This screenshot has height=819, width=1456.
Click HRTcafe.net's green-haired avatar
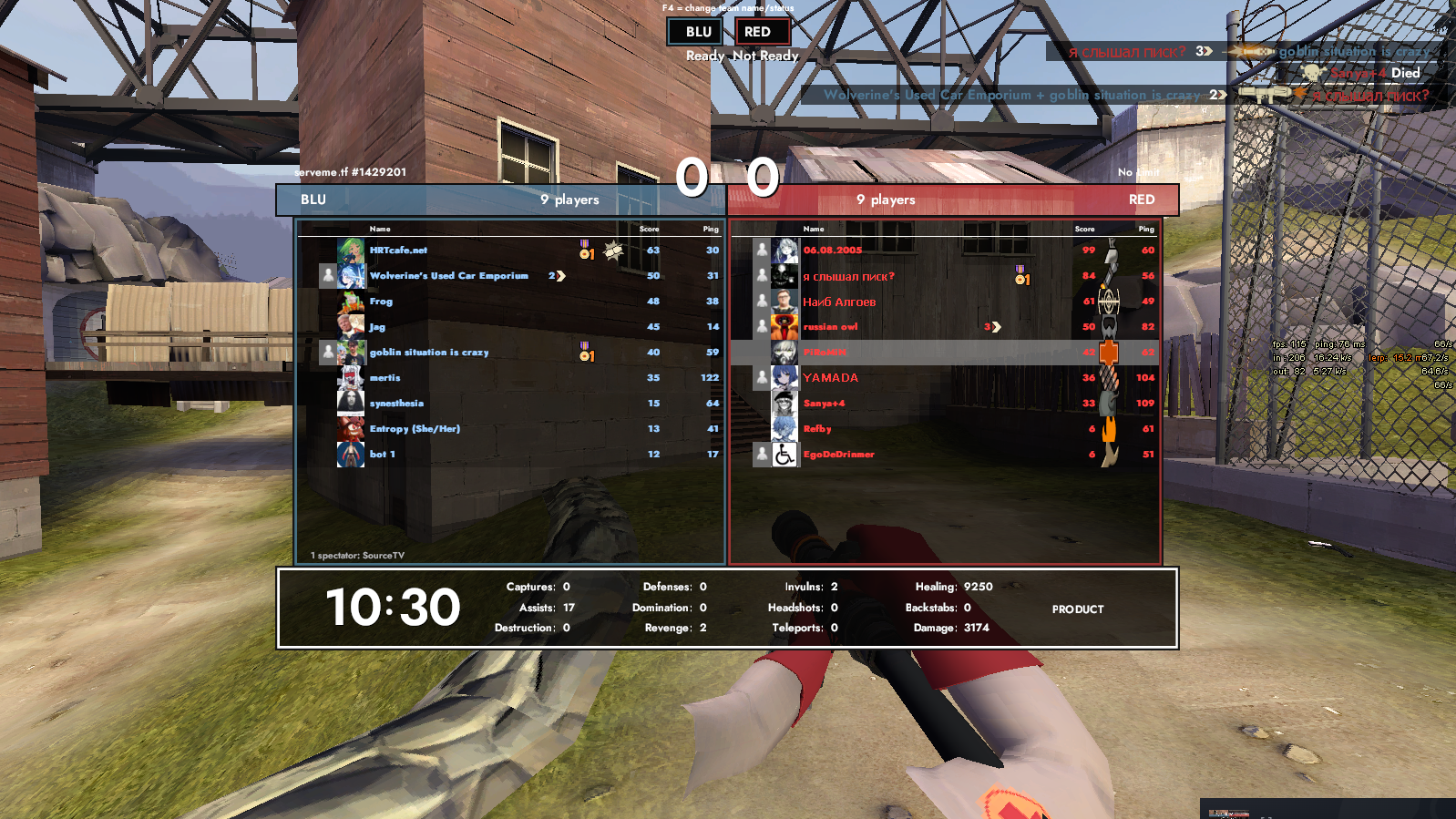click(x=351, y=251)
